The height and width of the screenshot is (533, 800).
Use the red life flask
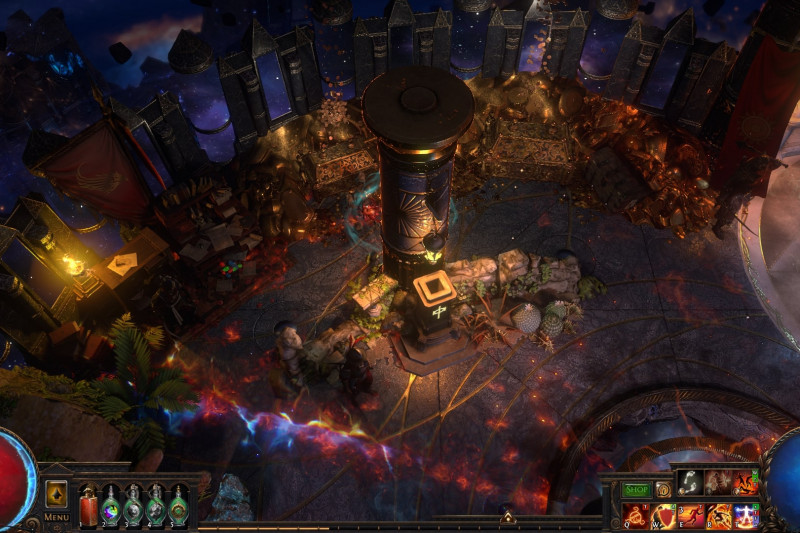click(x=88, y=505)
